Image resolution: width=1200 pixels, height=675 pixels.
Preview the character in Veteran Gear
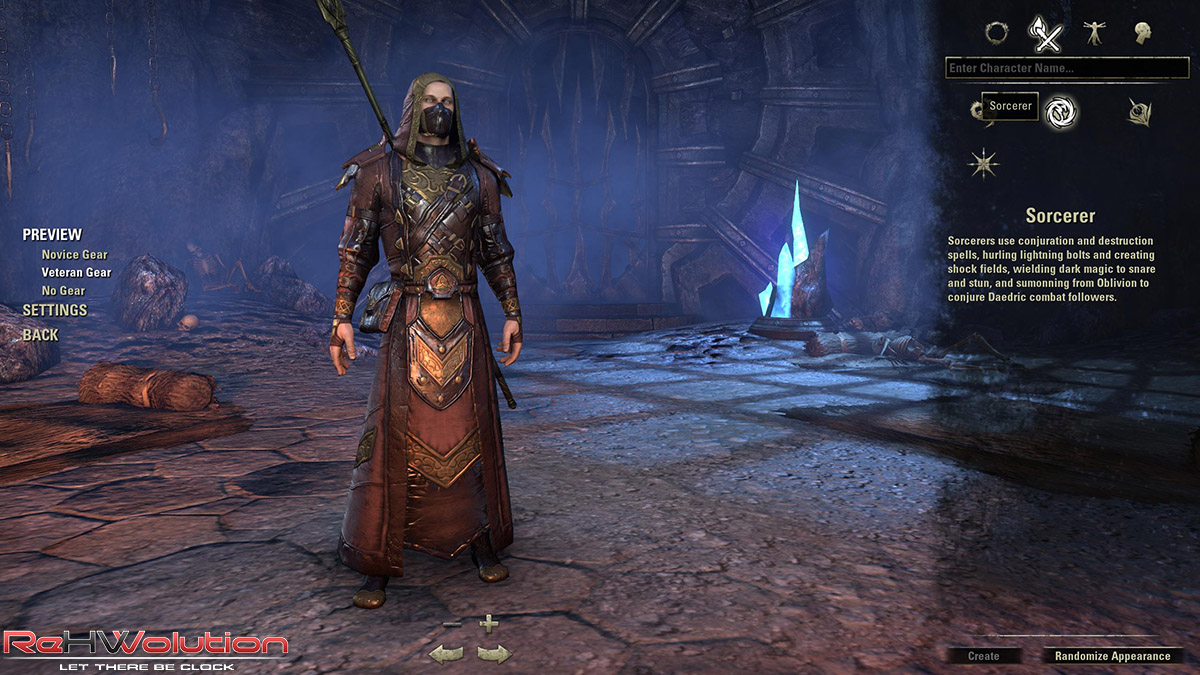(76, 272)
